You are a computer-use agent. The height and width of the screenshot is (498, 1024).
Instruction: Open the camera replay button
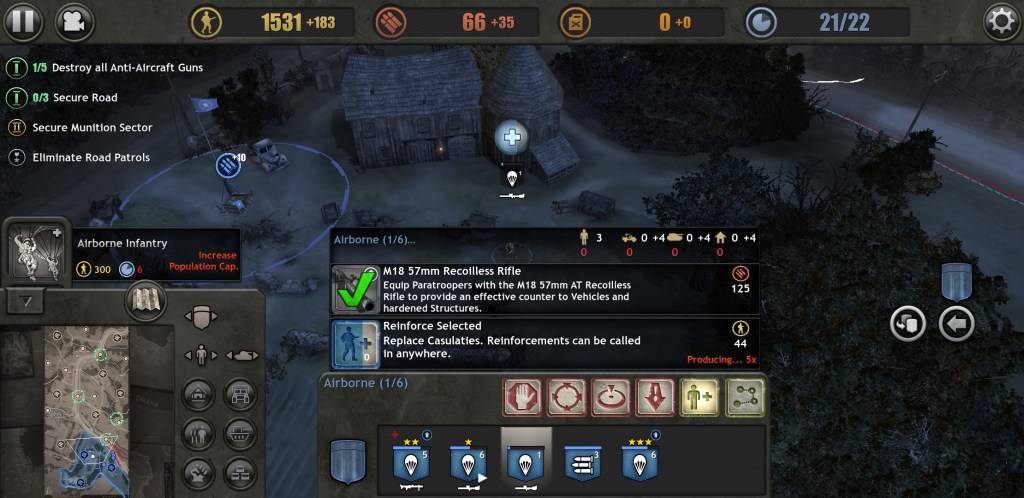click(72, 20)
